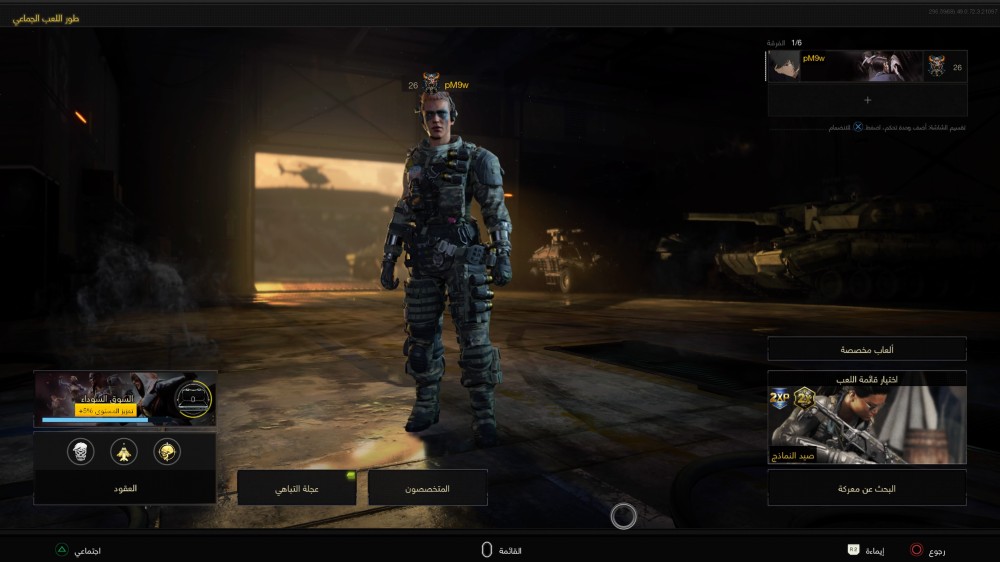Open the المتخصصون specialists menu
Viewport: 1000px width, 562px height.
tap(428, 488)
